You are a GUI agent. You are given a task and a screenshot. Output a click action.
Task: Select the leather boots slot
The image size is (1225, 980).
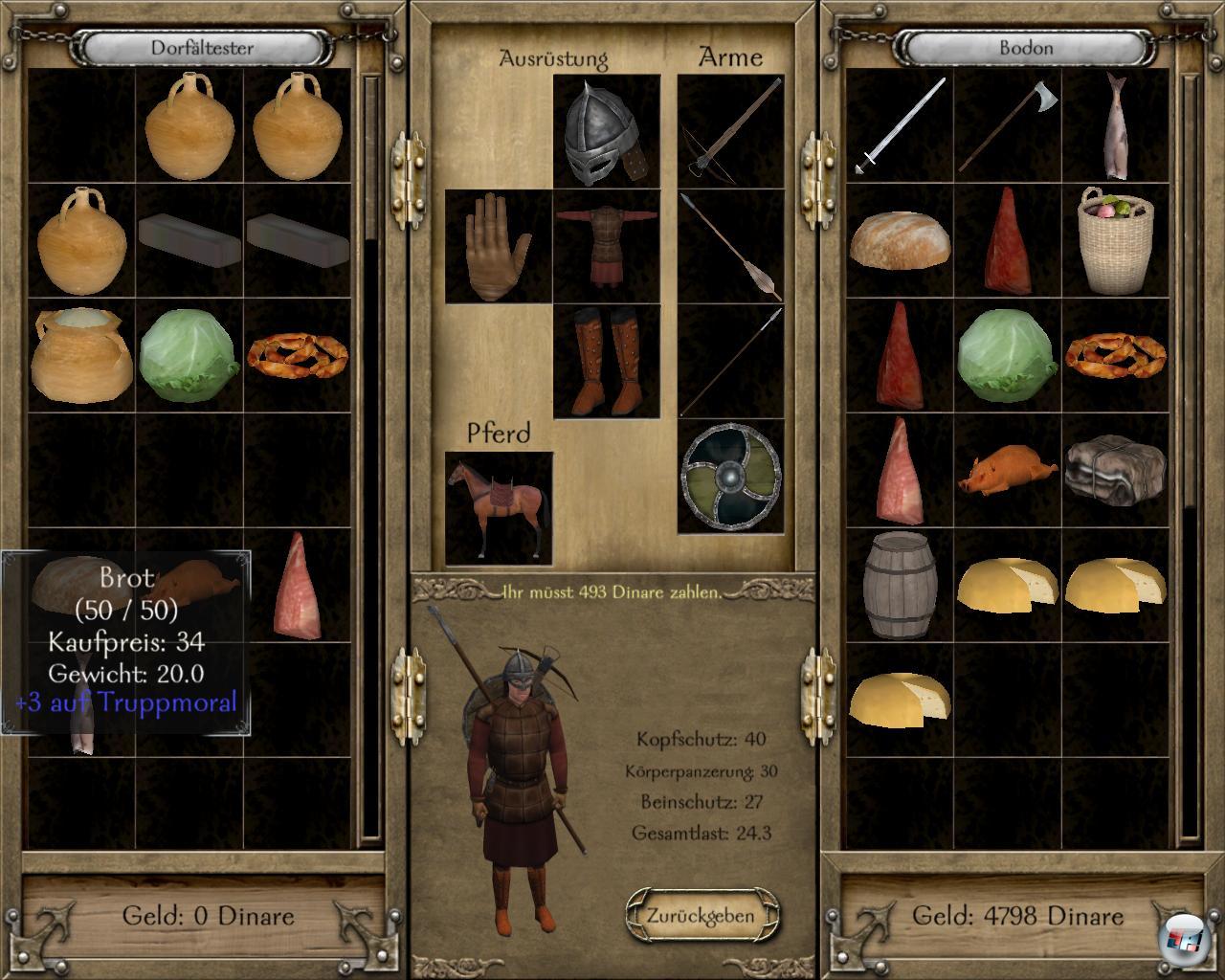coord(606,361)
